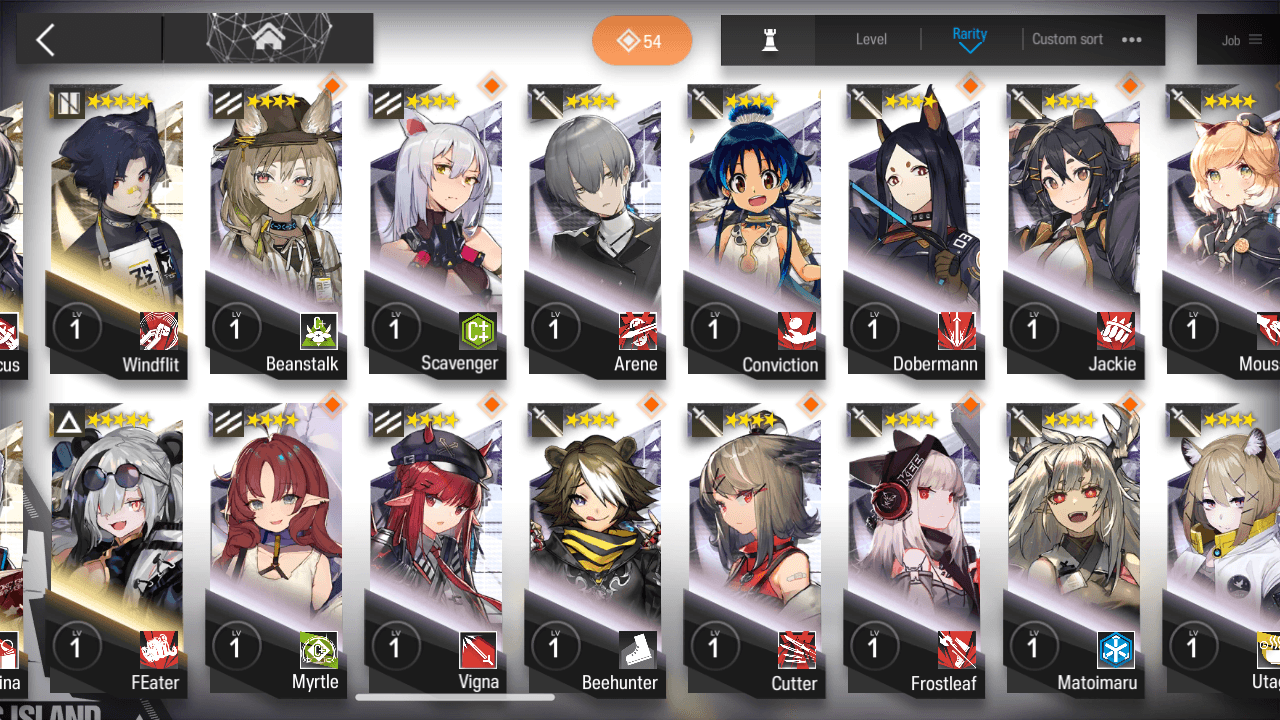The width and height of the screenshot is (1280, 720).
Task: Go back with the arrow button
Action: [45, 40]
